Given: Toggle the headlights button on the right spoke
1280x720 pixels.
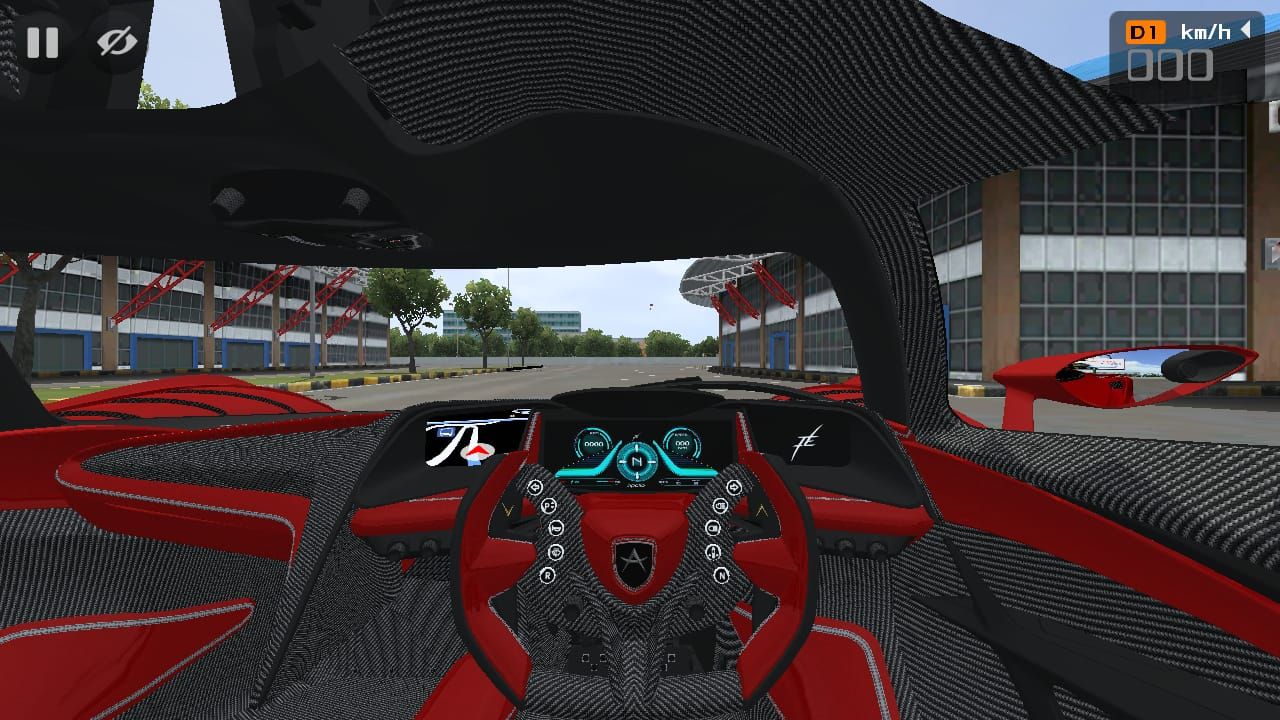Looking at the screenshot, I should pos(721,506).
